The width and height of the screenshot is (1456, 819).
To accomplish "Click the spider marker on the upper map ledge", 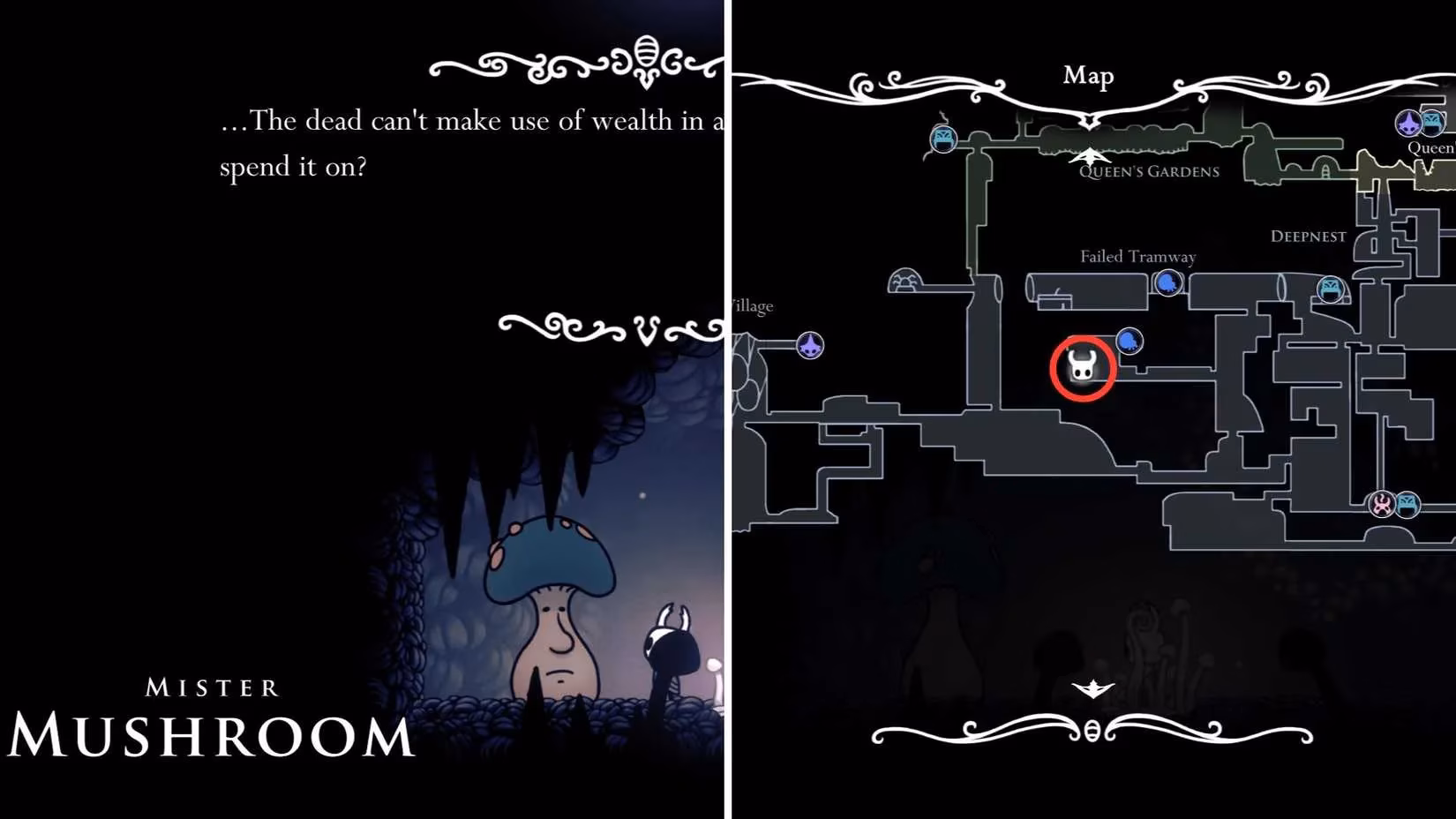I will tap(905, 281).
